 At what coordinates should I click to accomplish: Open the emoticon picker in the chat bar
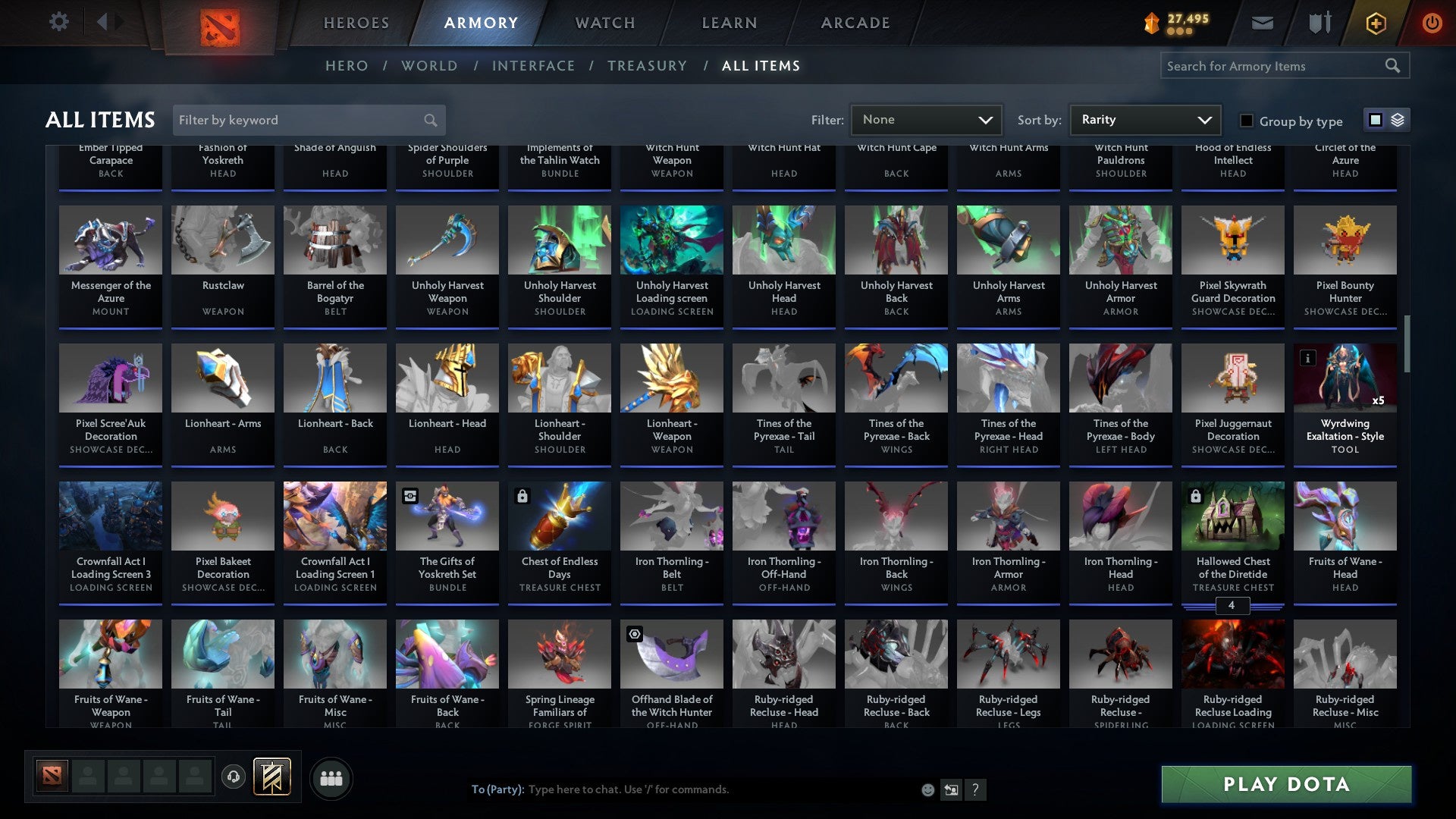pos(927,789)
